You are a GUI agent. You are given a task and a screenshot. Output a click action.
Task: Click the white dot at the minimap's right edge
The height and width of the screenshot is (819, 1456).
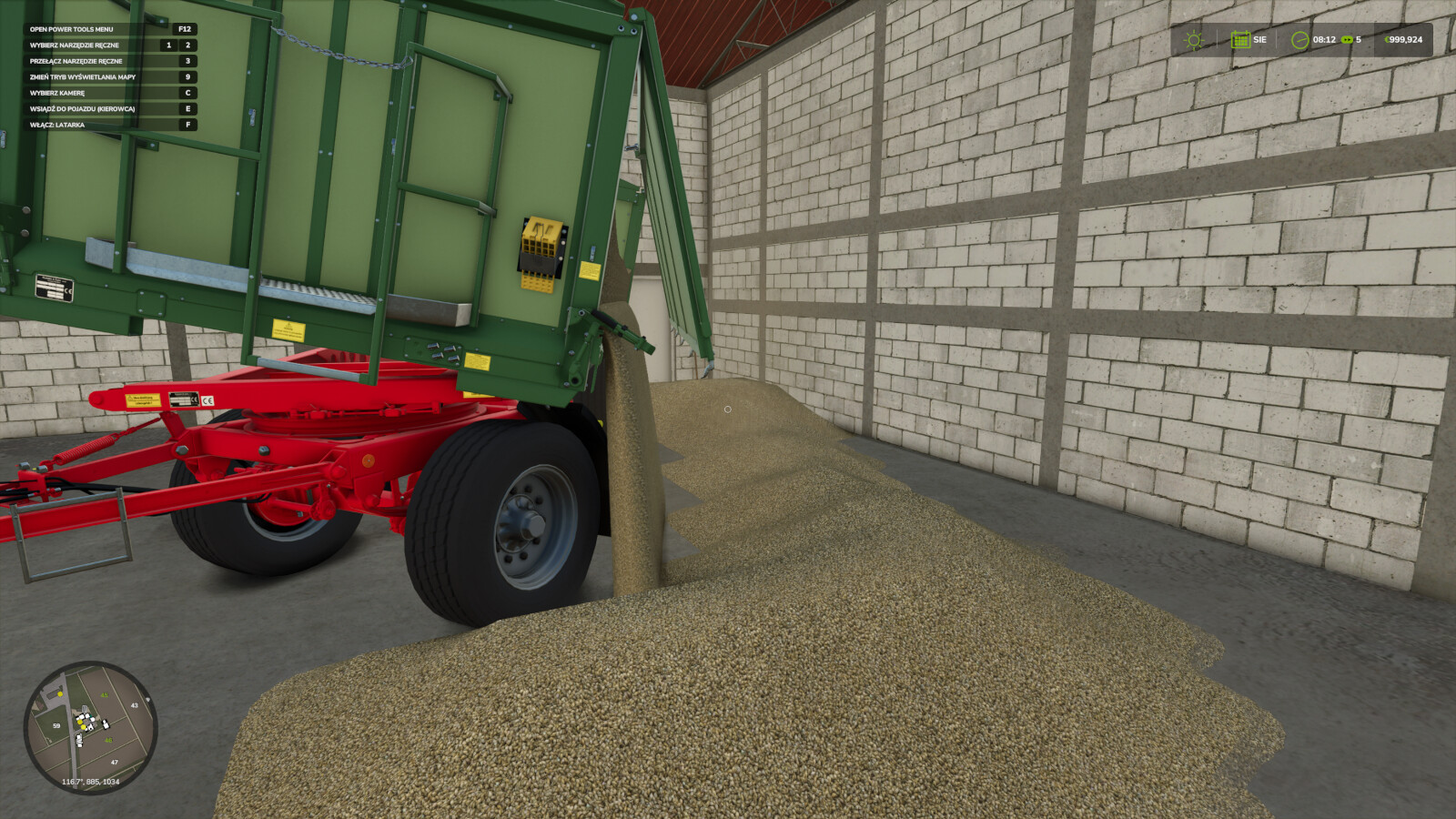click(x=147, y=699)
